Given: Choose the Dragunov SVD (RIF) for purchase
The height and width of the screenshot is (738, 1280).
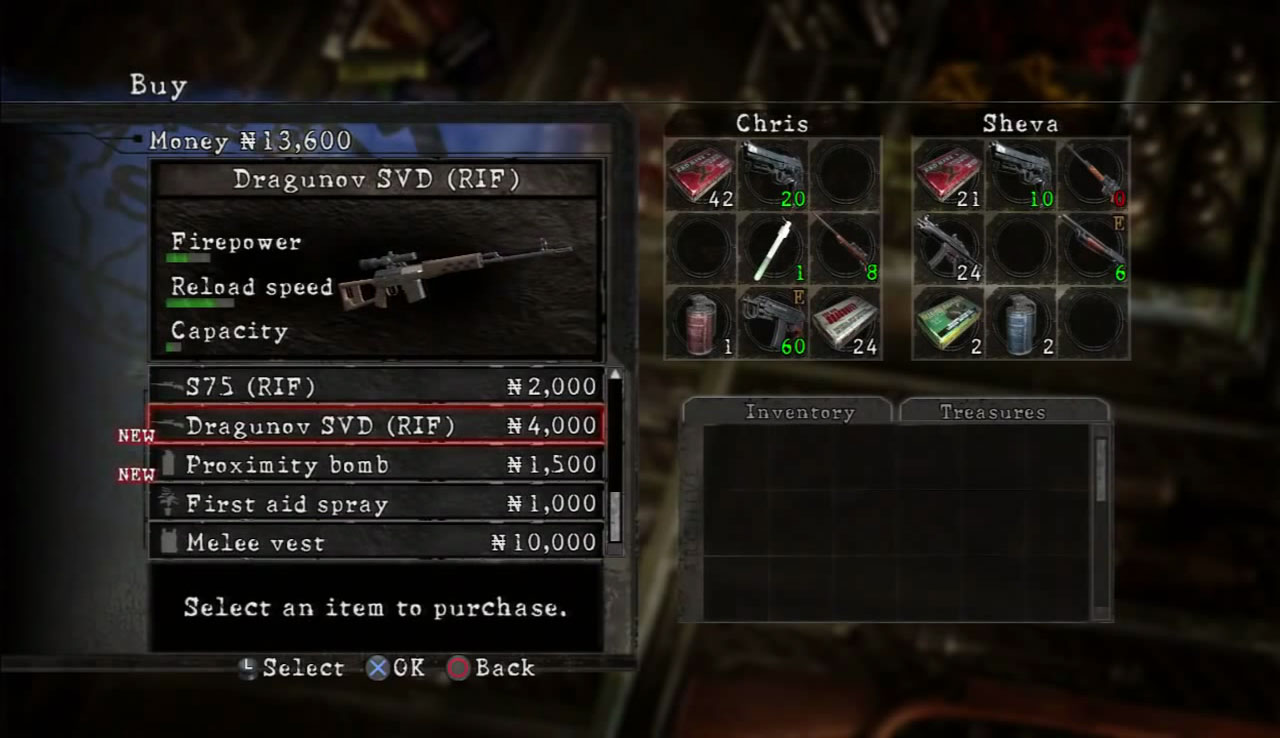Looking at the screenshot, I should coord(375,426).
